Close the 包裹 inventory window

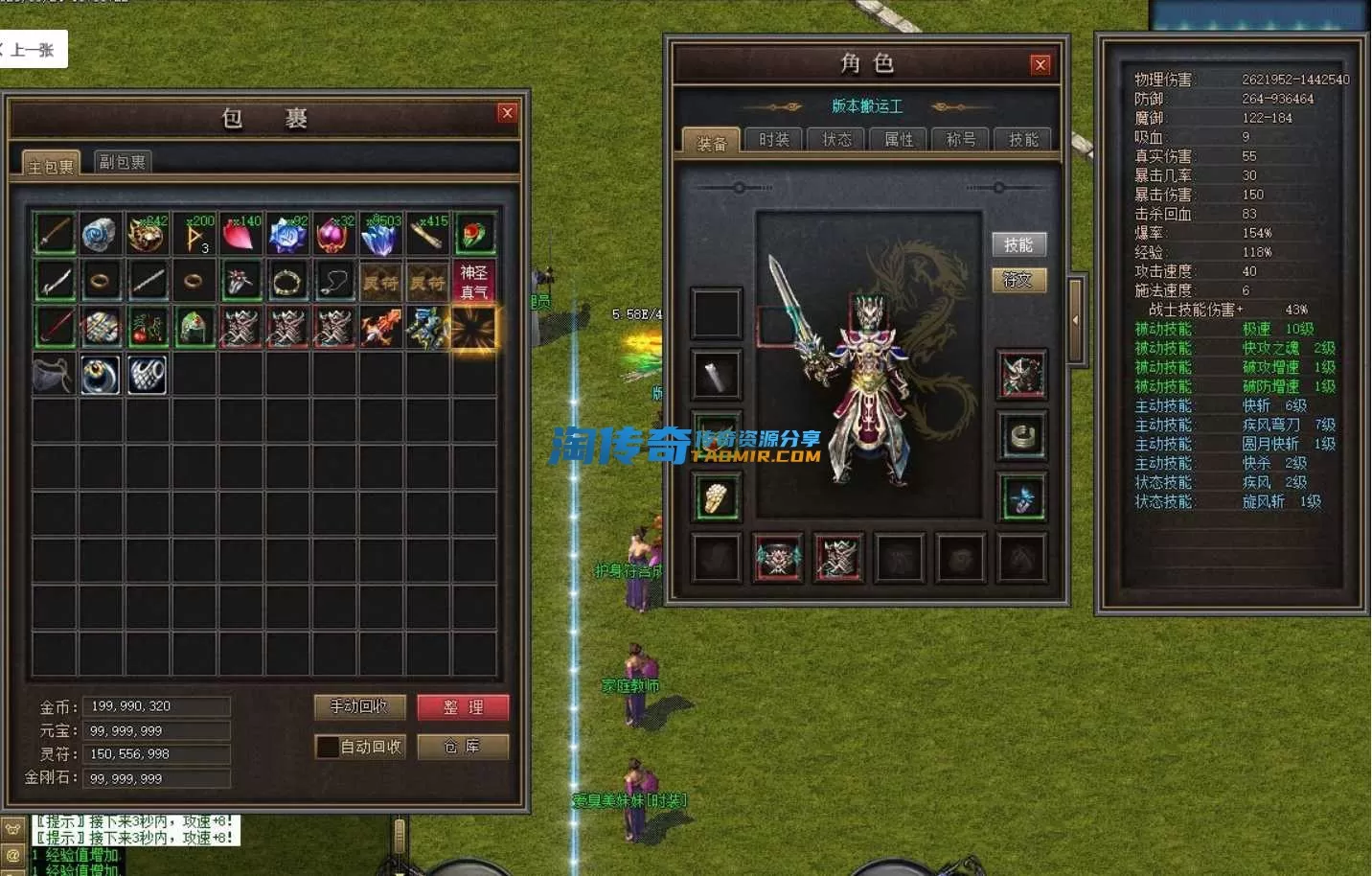[x=507, y=113]
